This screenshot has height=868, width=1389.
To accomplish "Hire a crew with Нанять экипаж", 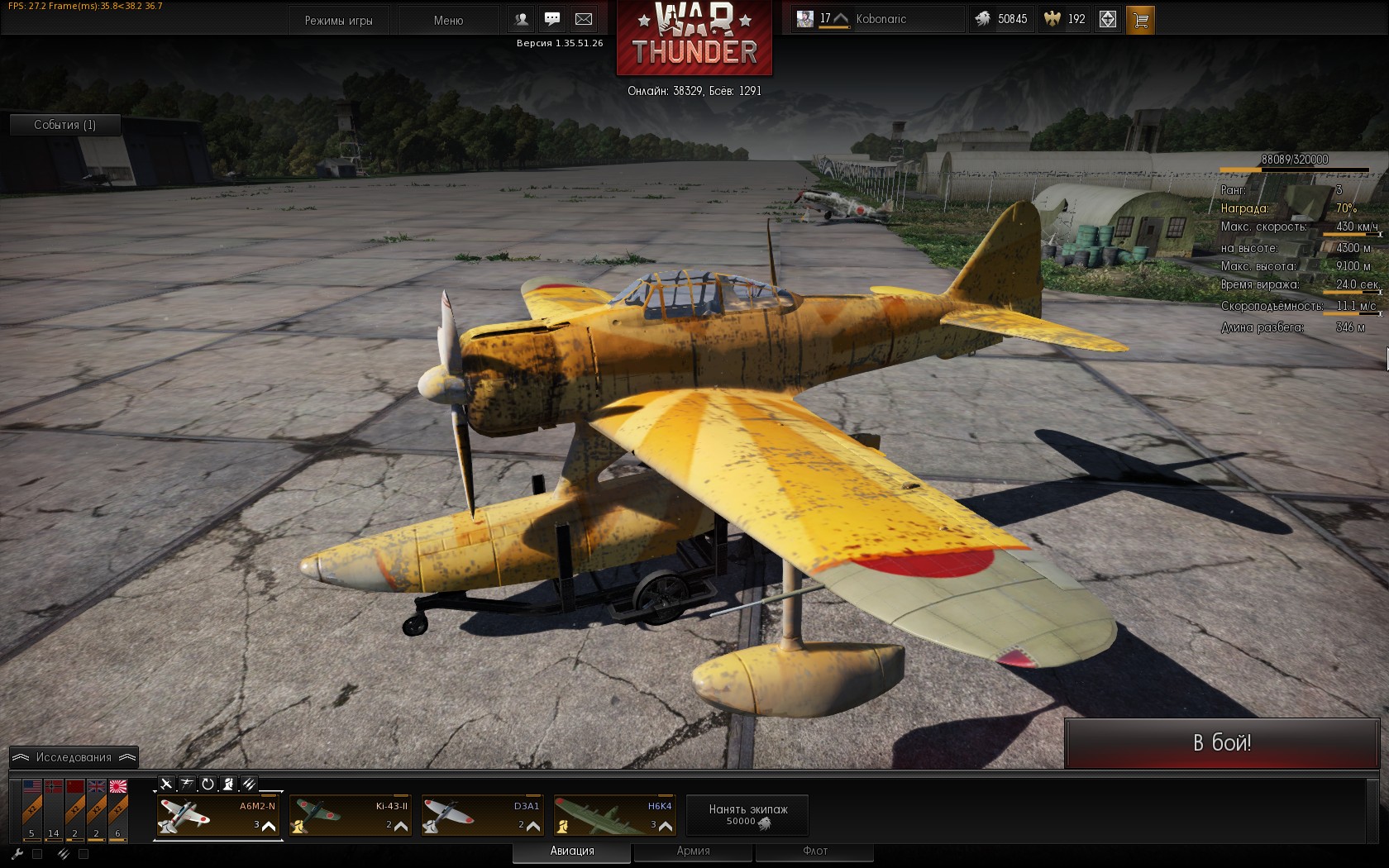I will [x=747, y=815].
